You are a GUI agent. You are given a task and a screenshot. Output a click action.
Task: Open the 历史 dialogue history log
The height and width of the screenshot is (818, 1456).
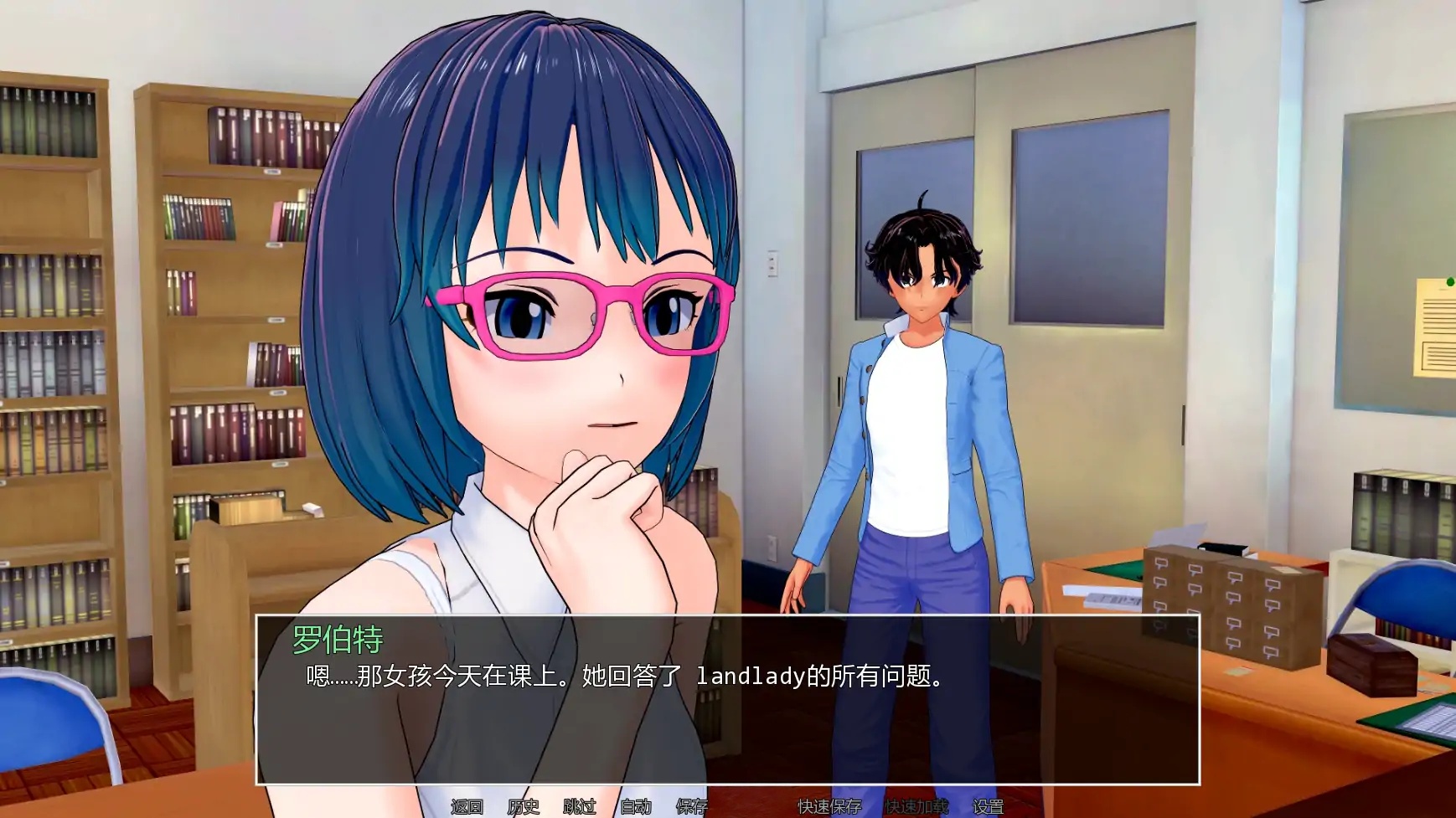pyautogui.click(x=524, y=808)
